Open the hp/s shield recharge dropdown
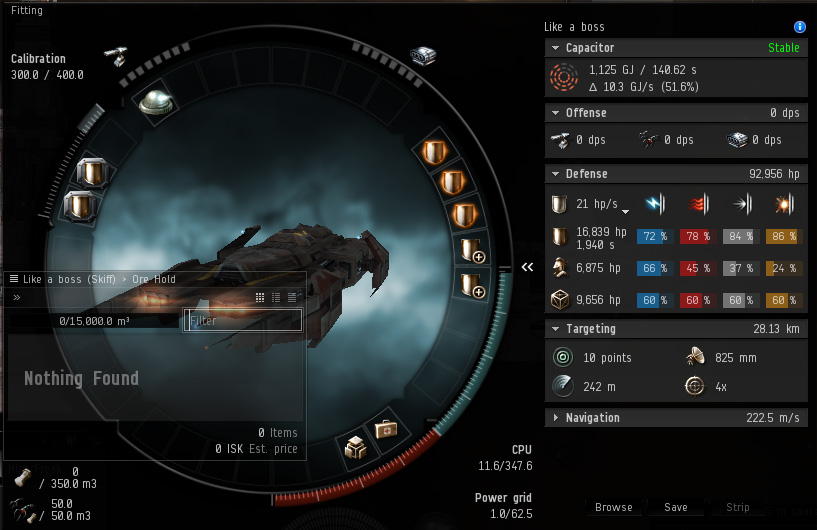 (x=626, y=211)
